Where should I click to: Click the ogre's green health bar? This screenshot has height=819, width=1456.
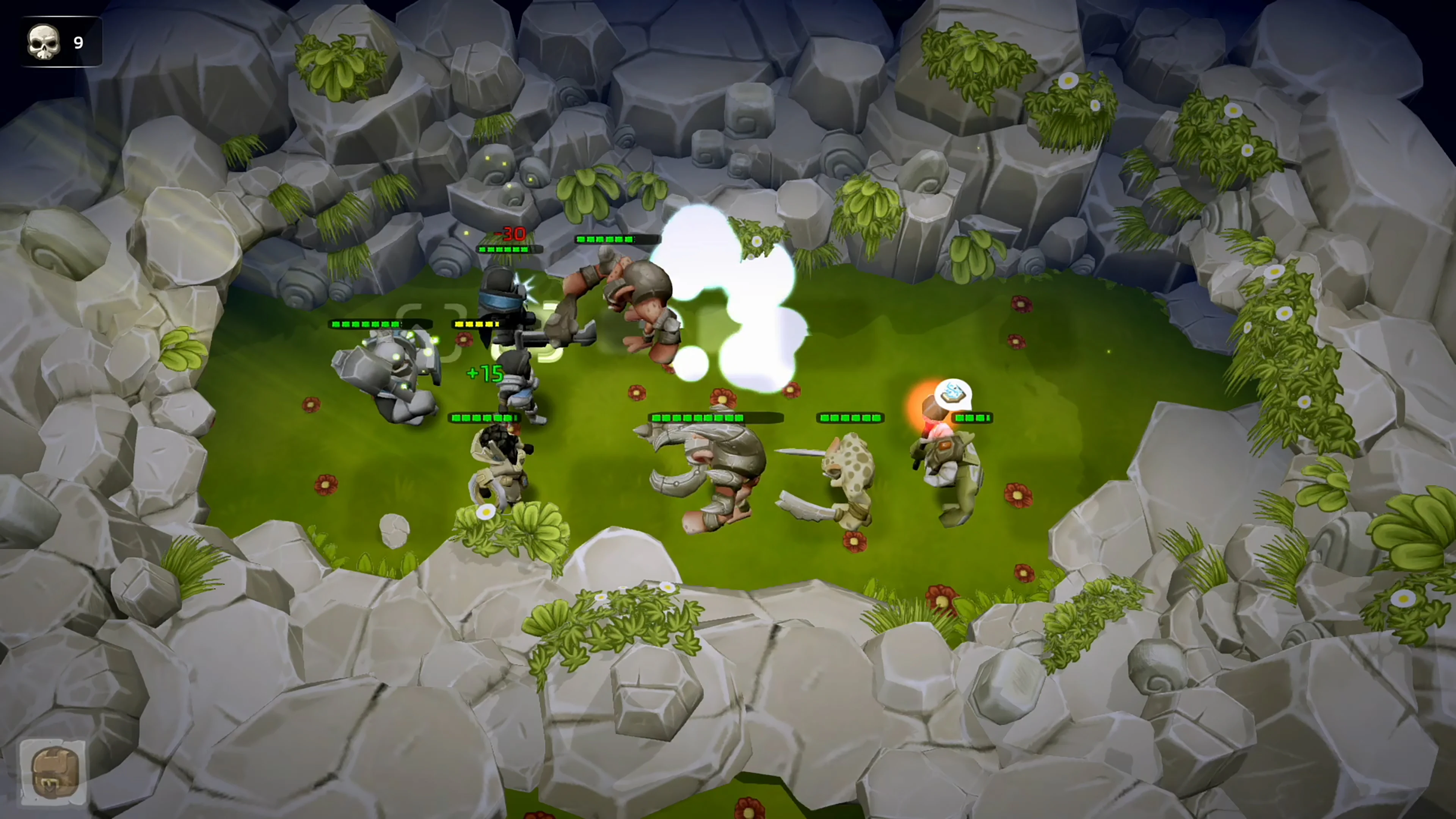(607, 238)
